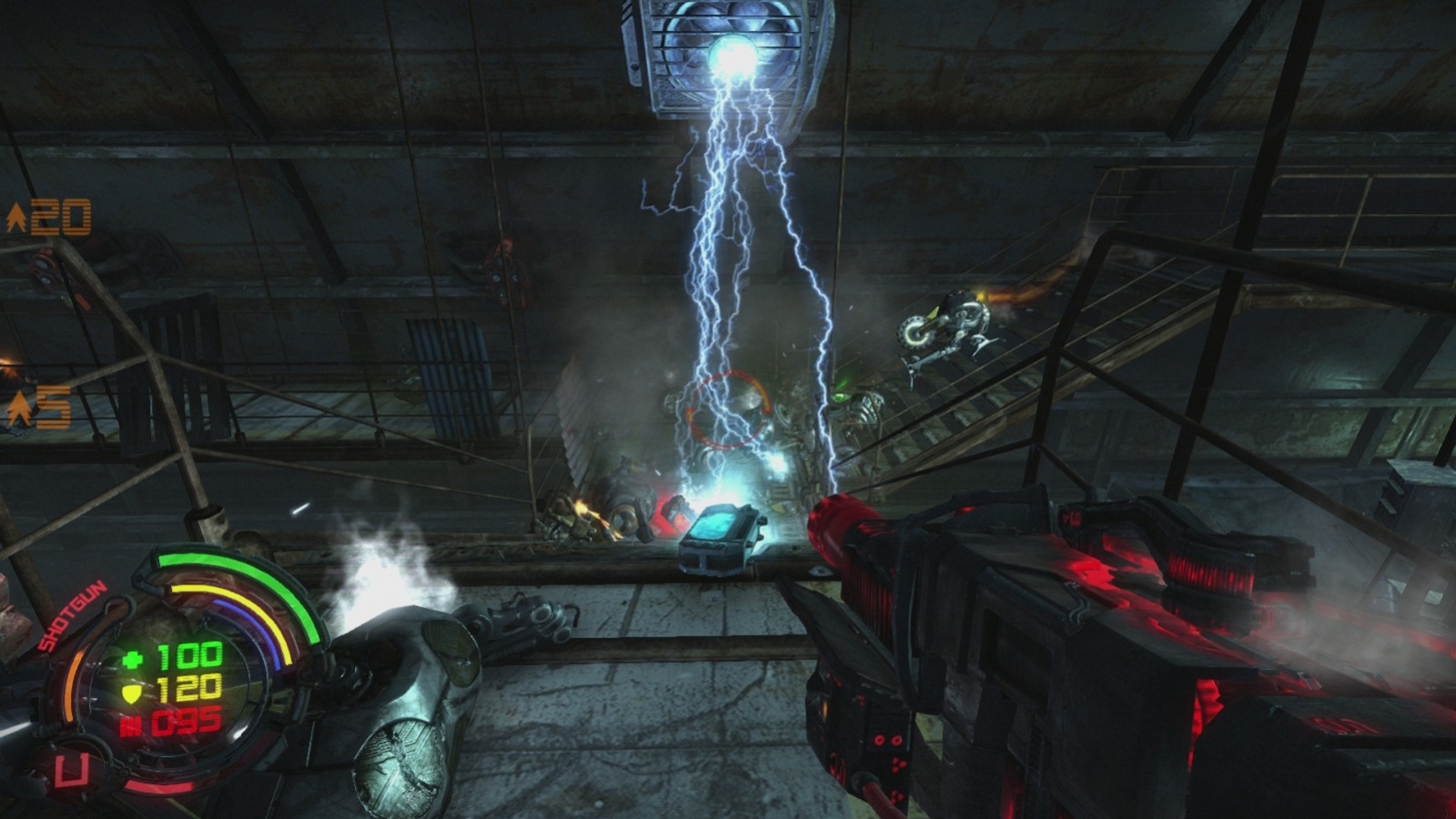Select the SHOTGUN weapon mode label

tap(72, 617)
